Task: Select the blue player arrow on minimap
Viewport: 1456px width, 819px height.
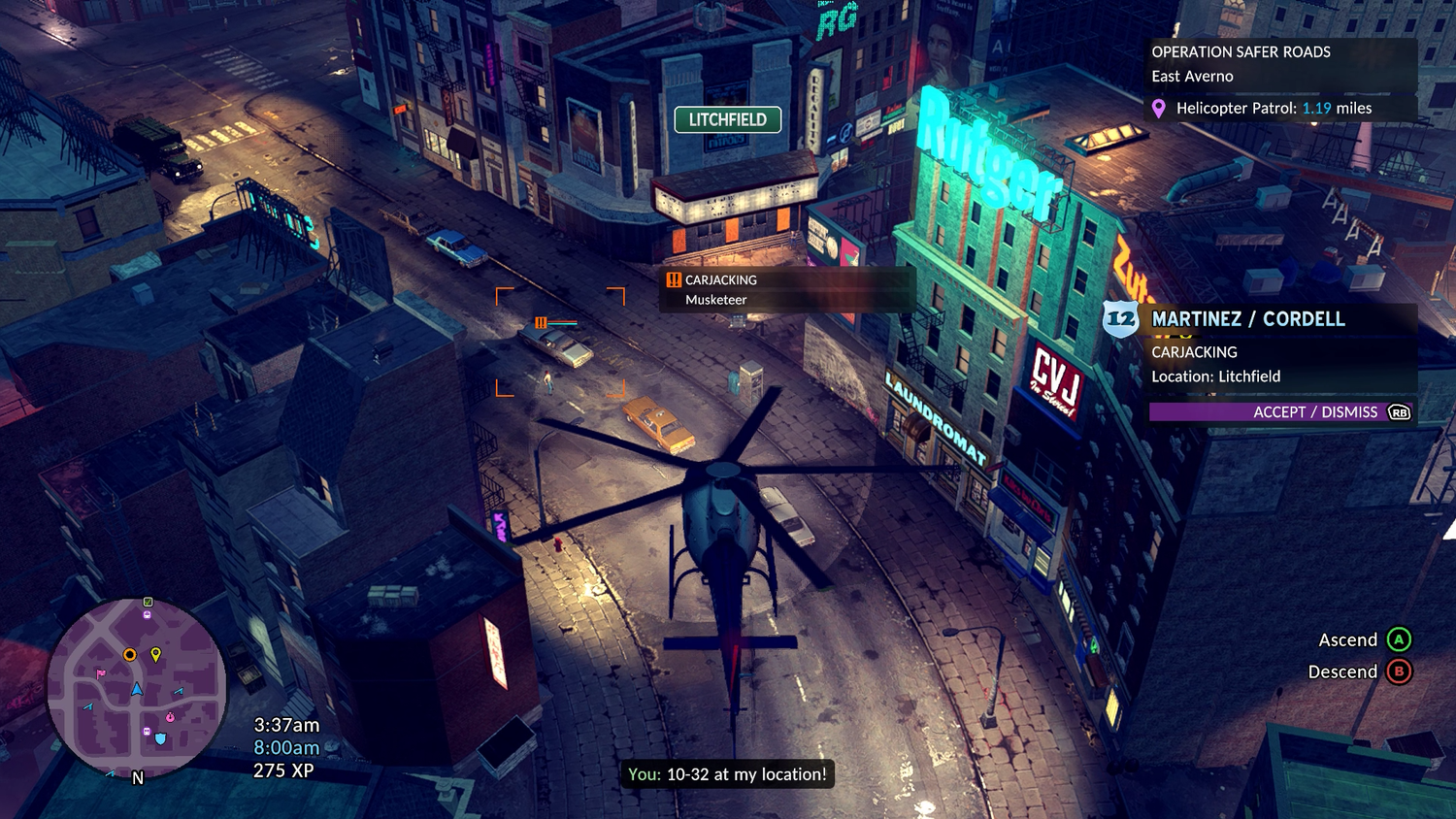Action: pyautogui.click(x=137, y=689)
